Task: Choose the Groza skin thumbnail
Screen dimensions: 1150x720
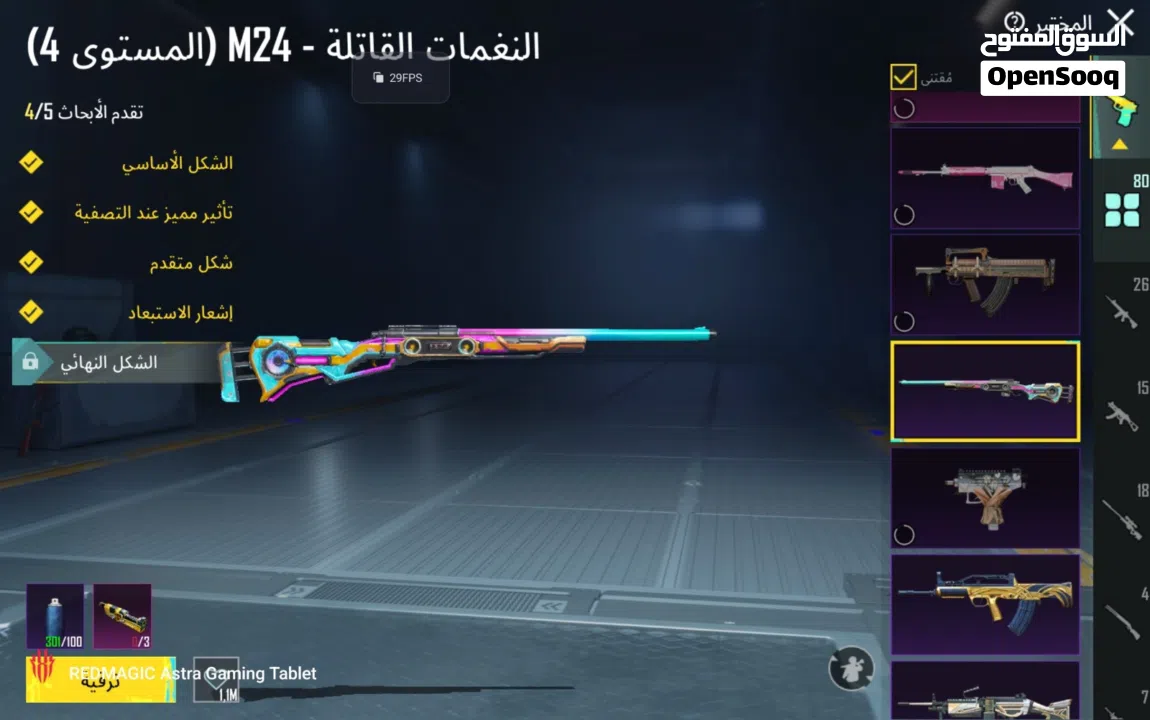Action: pos(985,284)
